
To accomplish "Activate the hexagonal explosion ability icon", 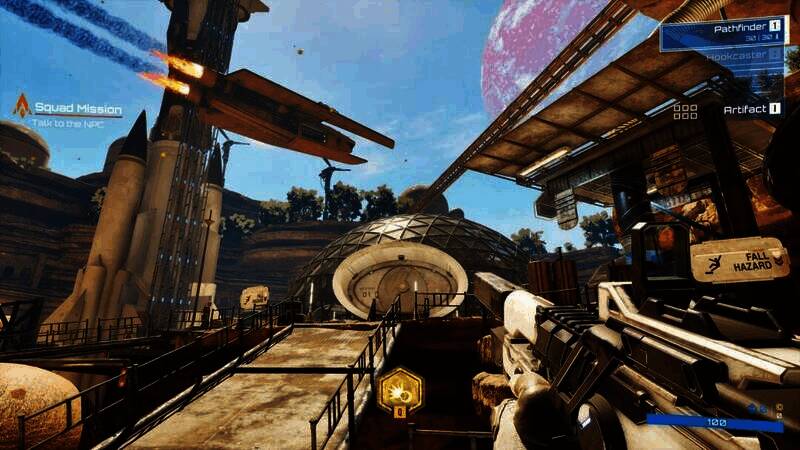I will coord(400,389).
